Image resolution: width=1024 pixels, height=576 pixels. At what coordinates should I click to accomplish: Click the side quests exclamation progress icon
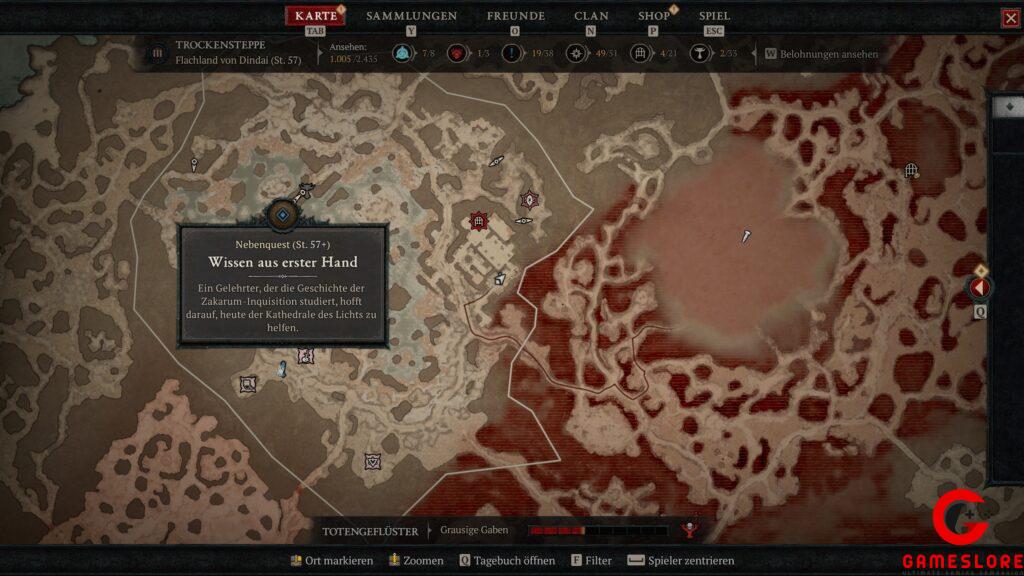(x=515, y=54)
